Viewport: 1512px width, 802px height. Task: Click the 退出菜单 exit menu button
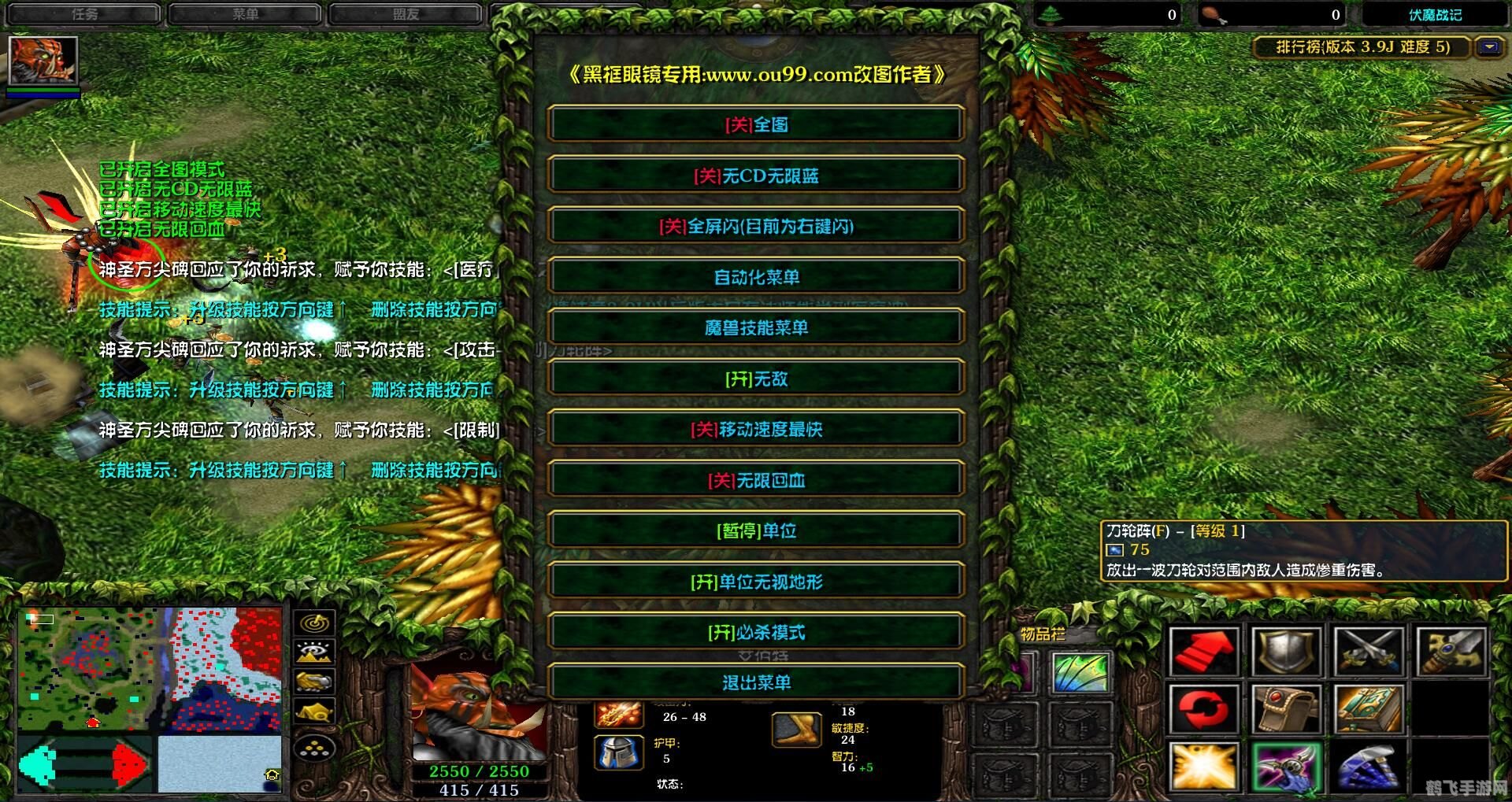pyautogui.click(x=756, y=682)
